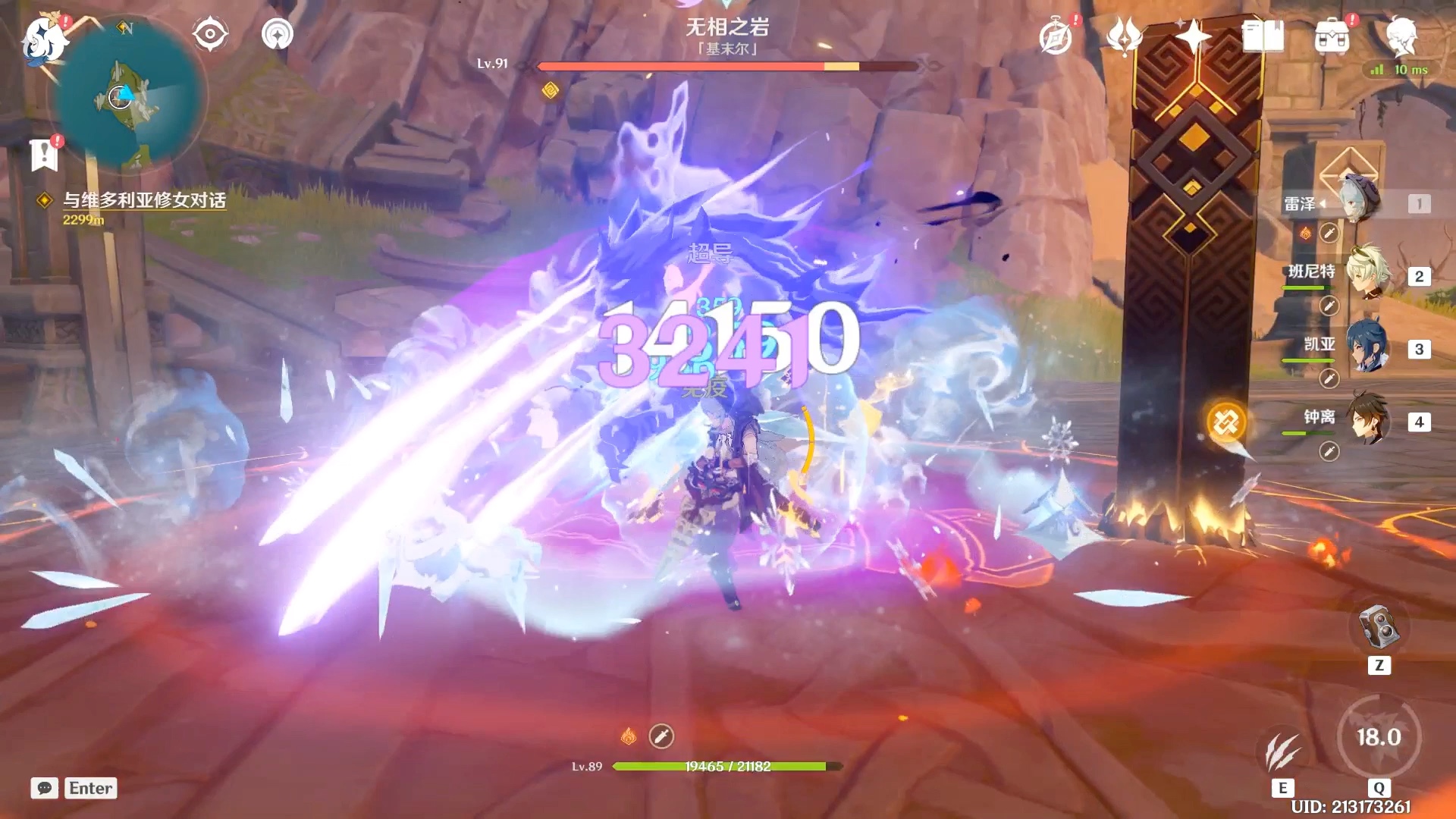This screenshot has height=819, width=1456.
Task: Open the Paimon main menu
Action: click(44, 38)
